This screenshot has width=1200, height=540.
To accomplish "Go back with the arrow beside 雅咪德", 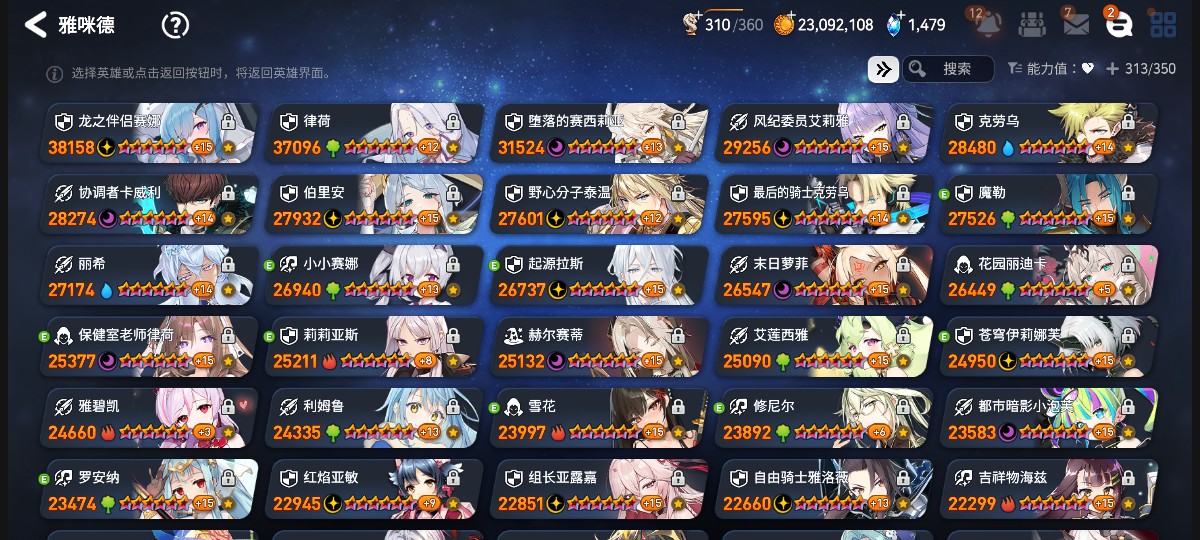I will click(x=35, y=25).
